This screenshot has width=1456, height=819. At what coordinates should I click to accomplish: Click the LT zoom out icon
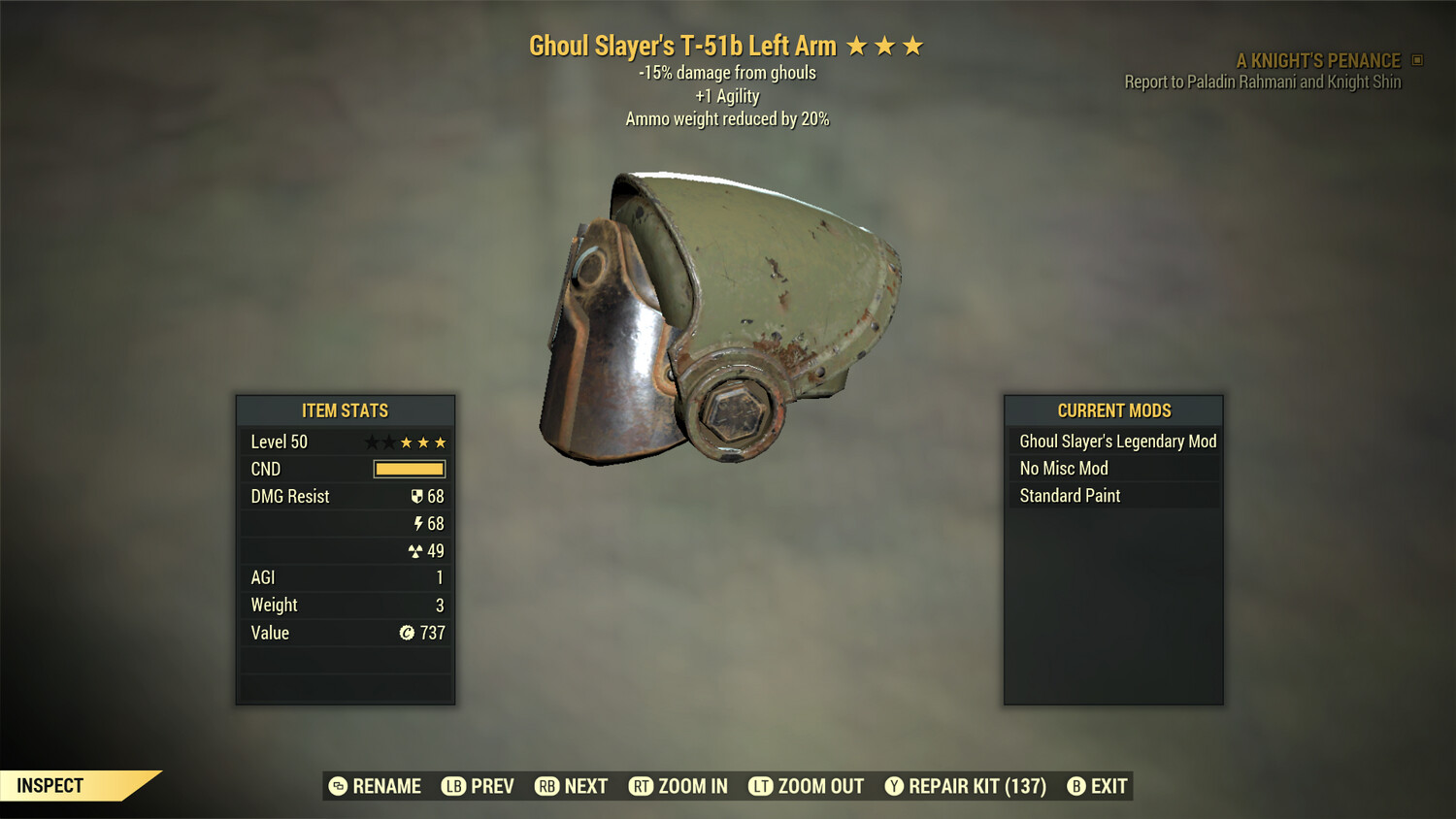[762, 786]
